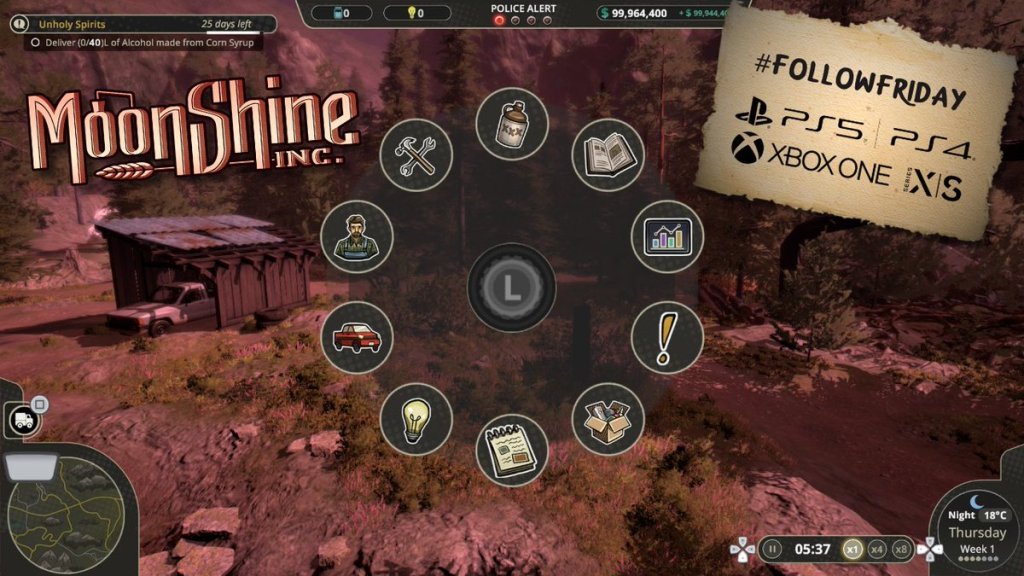The width and height of the screenshot is (1024, 576).
Task: Click the delivery truck icon above the minimap
Action: coord(23,420)
